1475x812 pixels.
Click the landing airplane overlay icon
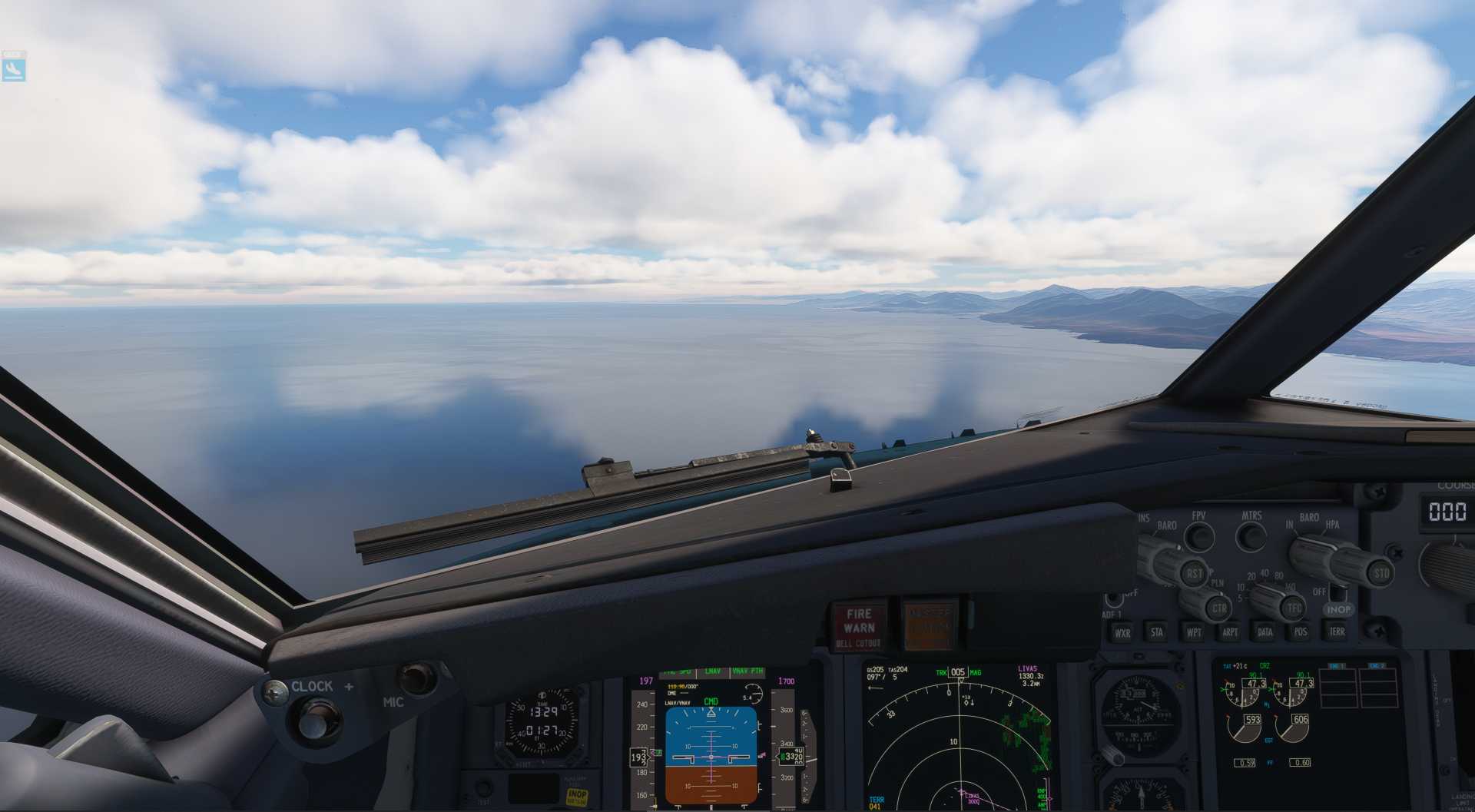click(14, 68)
